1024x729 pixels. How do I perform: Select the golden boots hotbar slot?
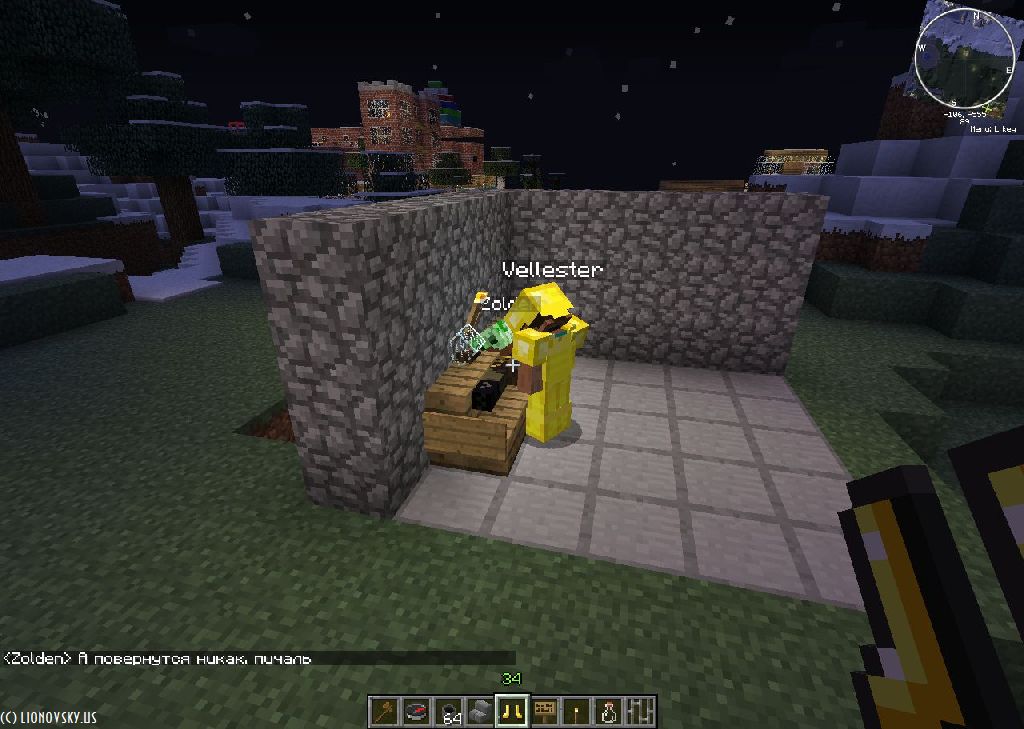(x=512, y=711)
